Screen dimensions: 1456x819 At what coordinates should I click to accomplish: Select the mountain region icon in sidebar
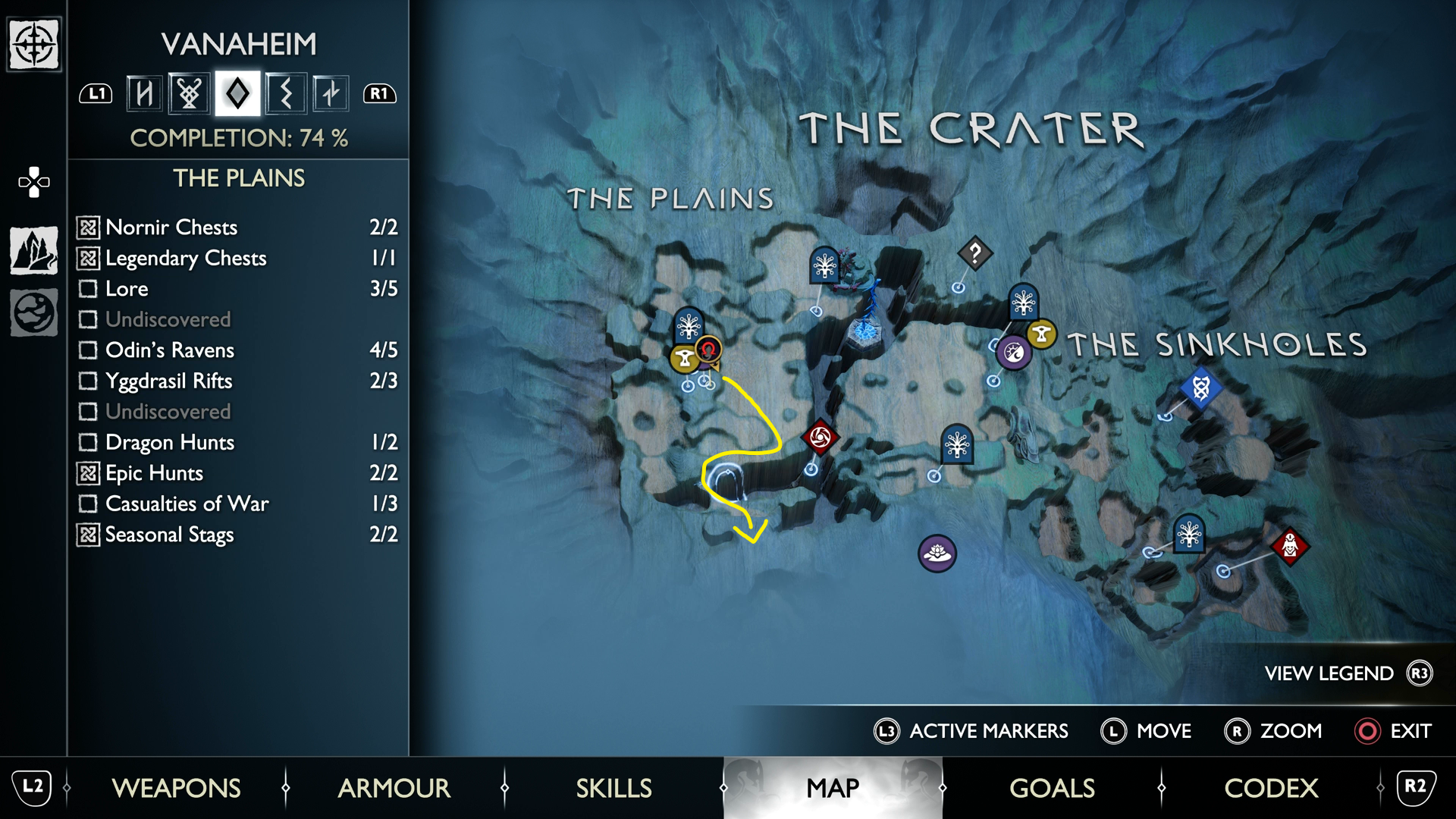(x=34, y=250)
